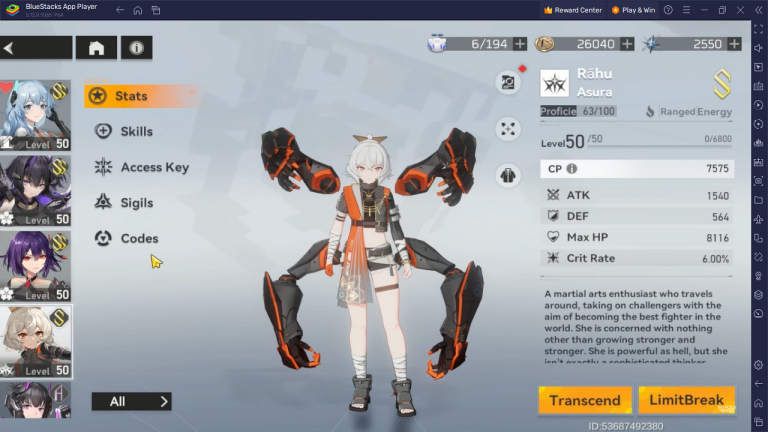768x432 pixels.
Task: Open the character outfit icon
Action: click(x=508, y=175)
